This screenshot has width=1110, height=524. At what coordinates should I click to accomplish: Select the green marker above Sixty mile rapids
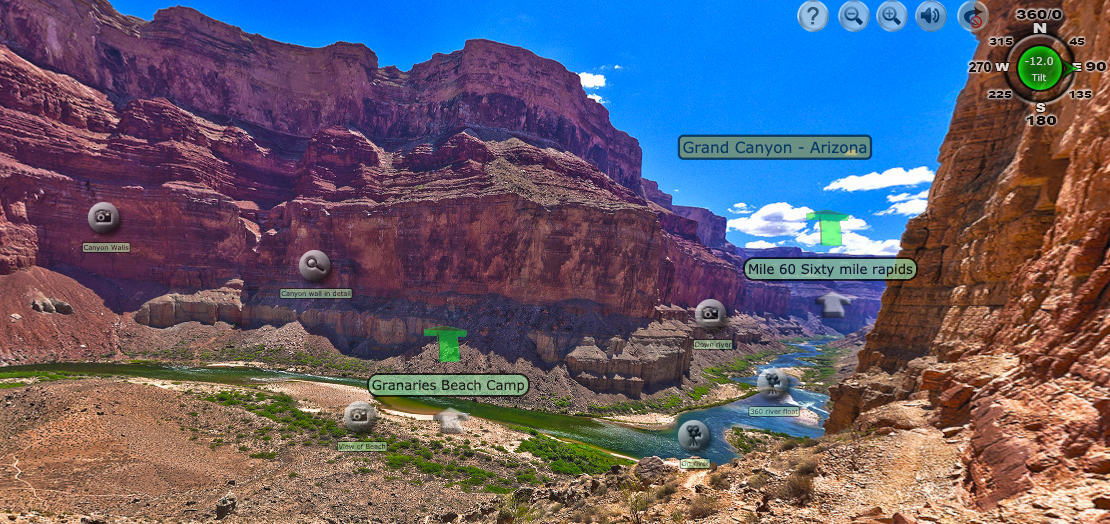828,228
